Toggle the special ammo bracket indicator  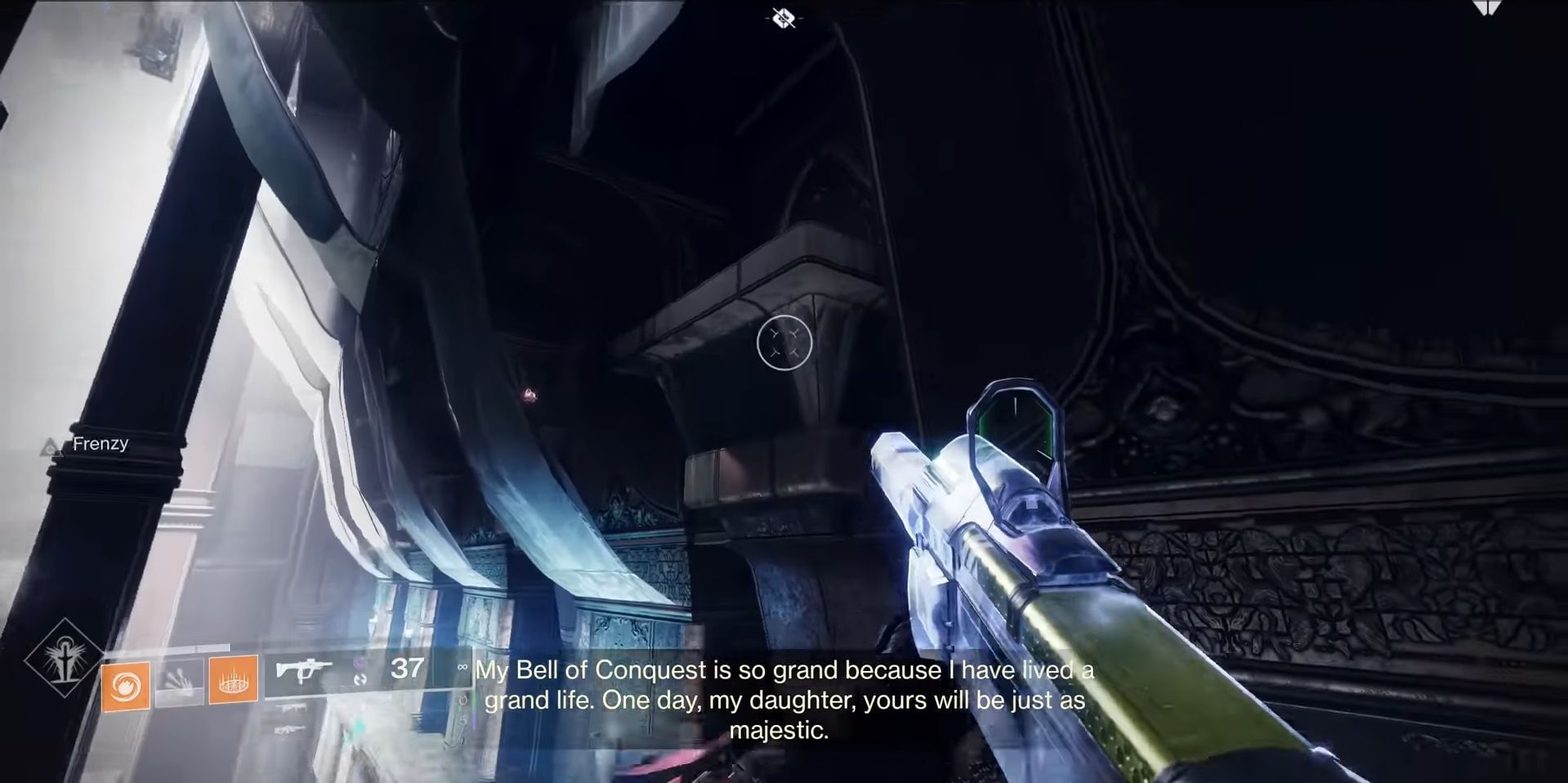[359, 677]
